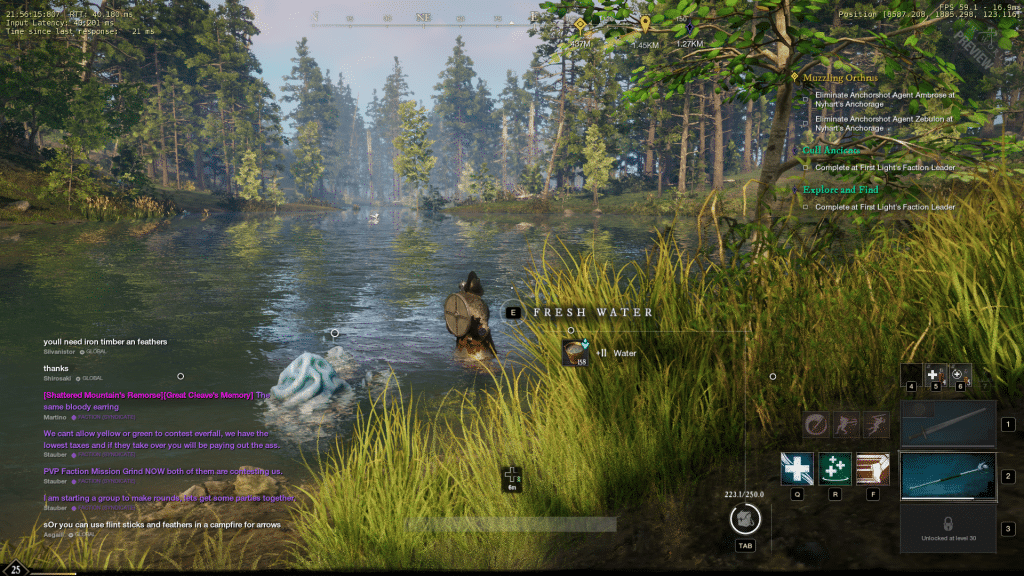
Task: Use the consumable in quick slot 6
Action: click(x=960, y=374)
